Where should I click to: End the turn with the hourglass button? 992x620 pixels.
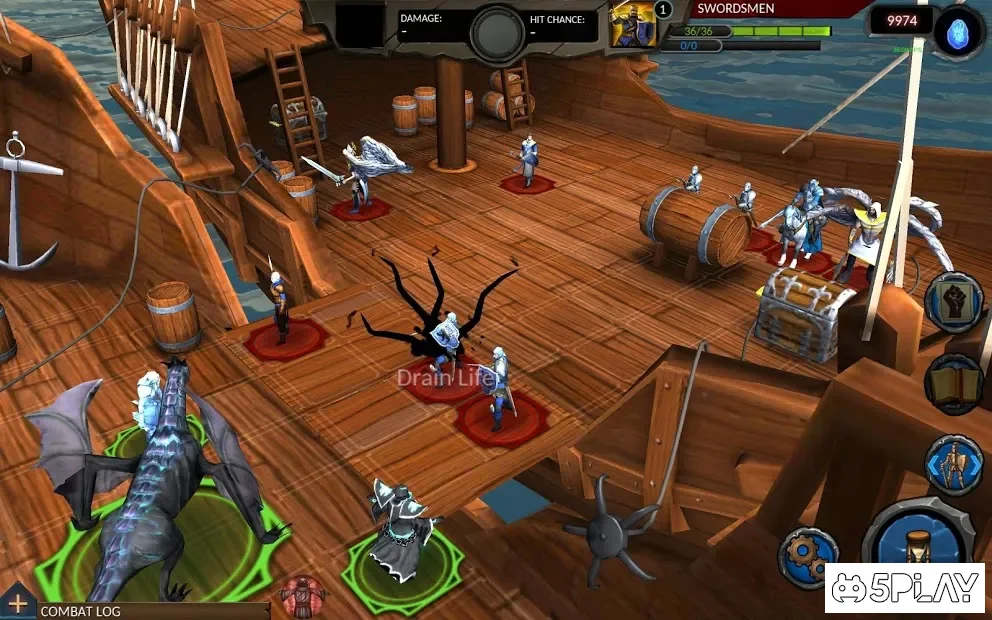(917, 550)
